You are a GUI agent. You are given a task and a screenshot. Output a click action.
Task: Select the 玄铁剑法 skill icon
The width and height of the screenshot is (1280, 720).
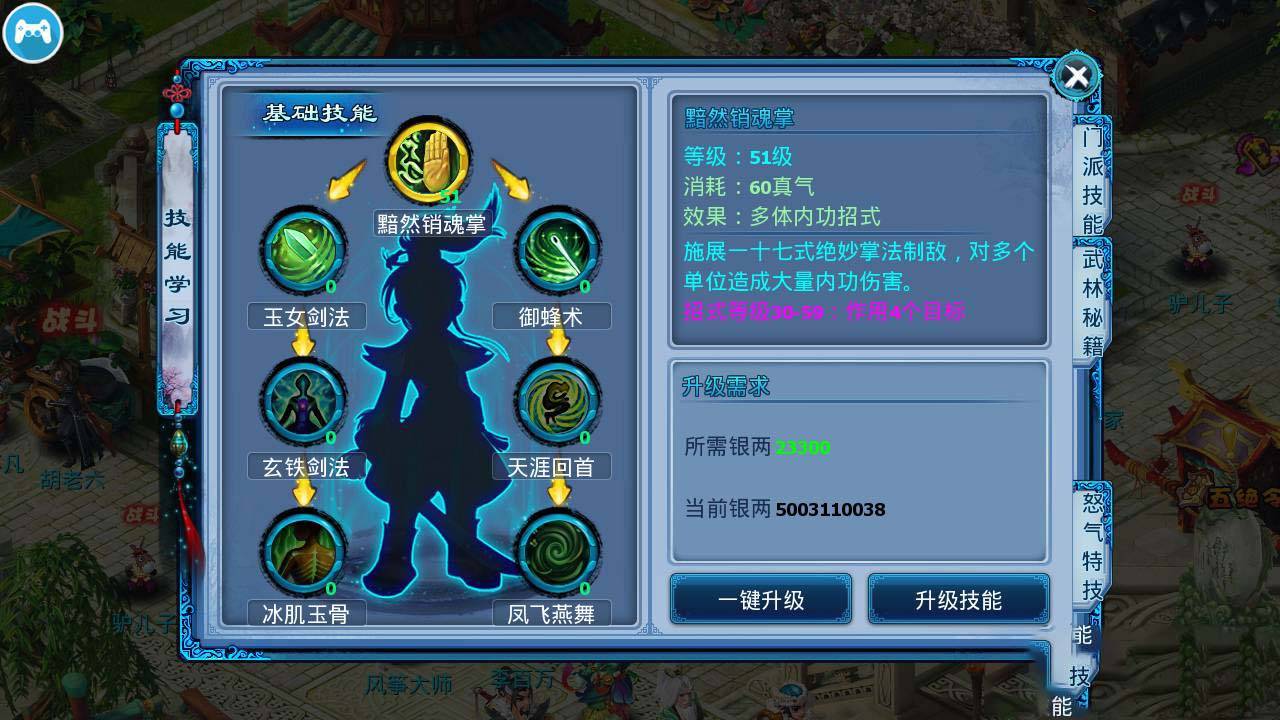coord(305,401)
